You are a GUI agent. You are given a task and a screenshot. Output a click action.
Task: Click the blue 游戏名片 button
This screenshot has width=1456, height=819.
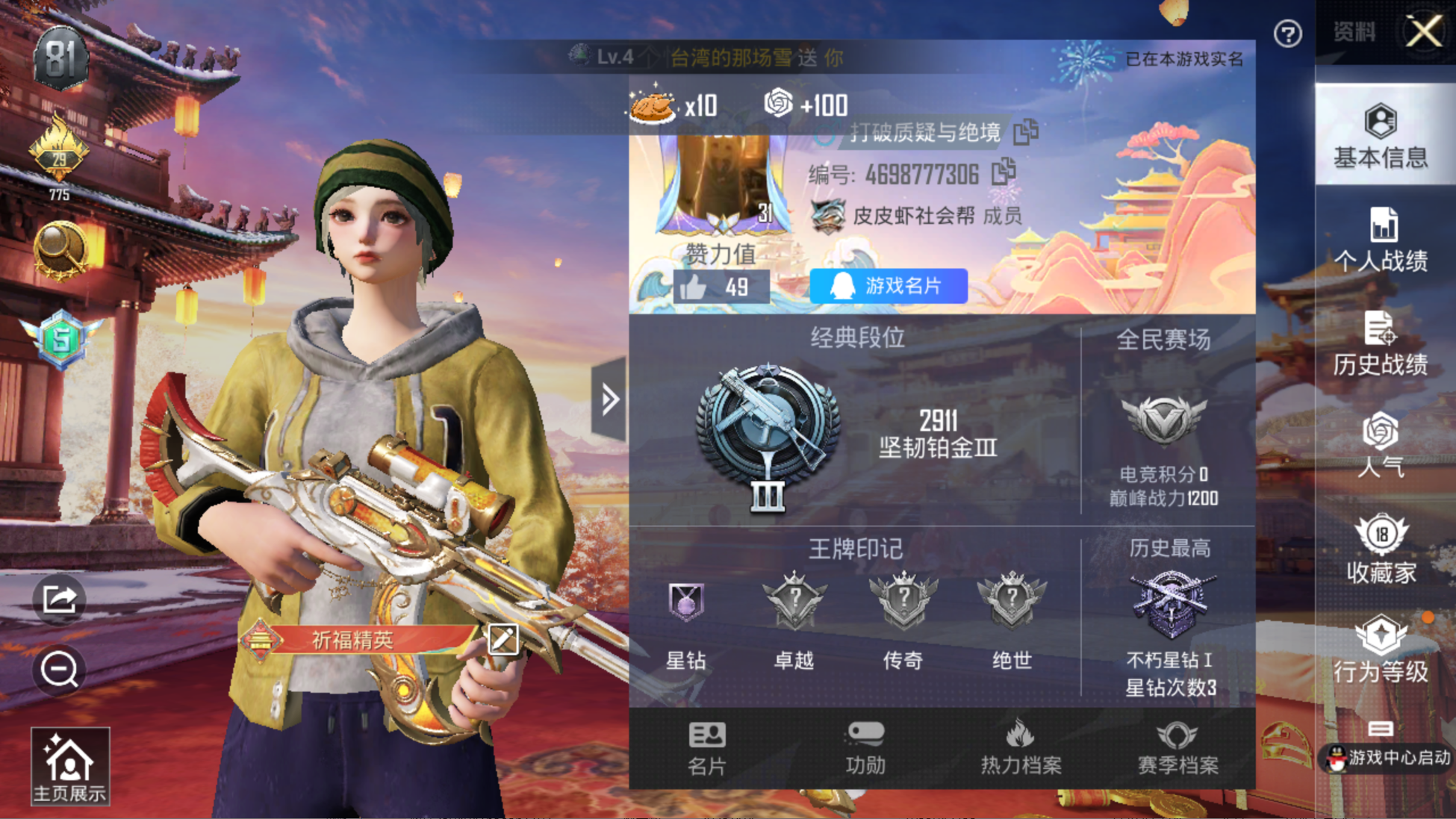coord(889,286)
